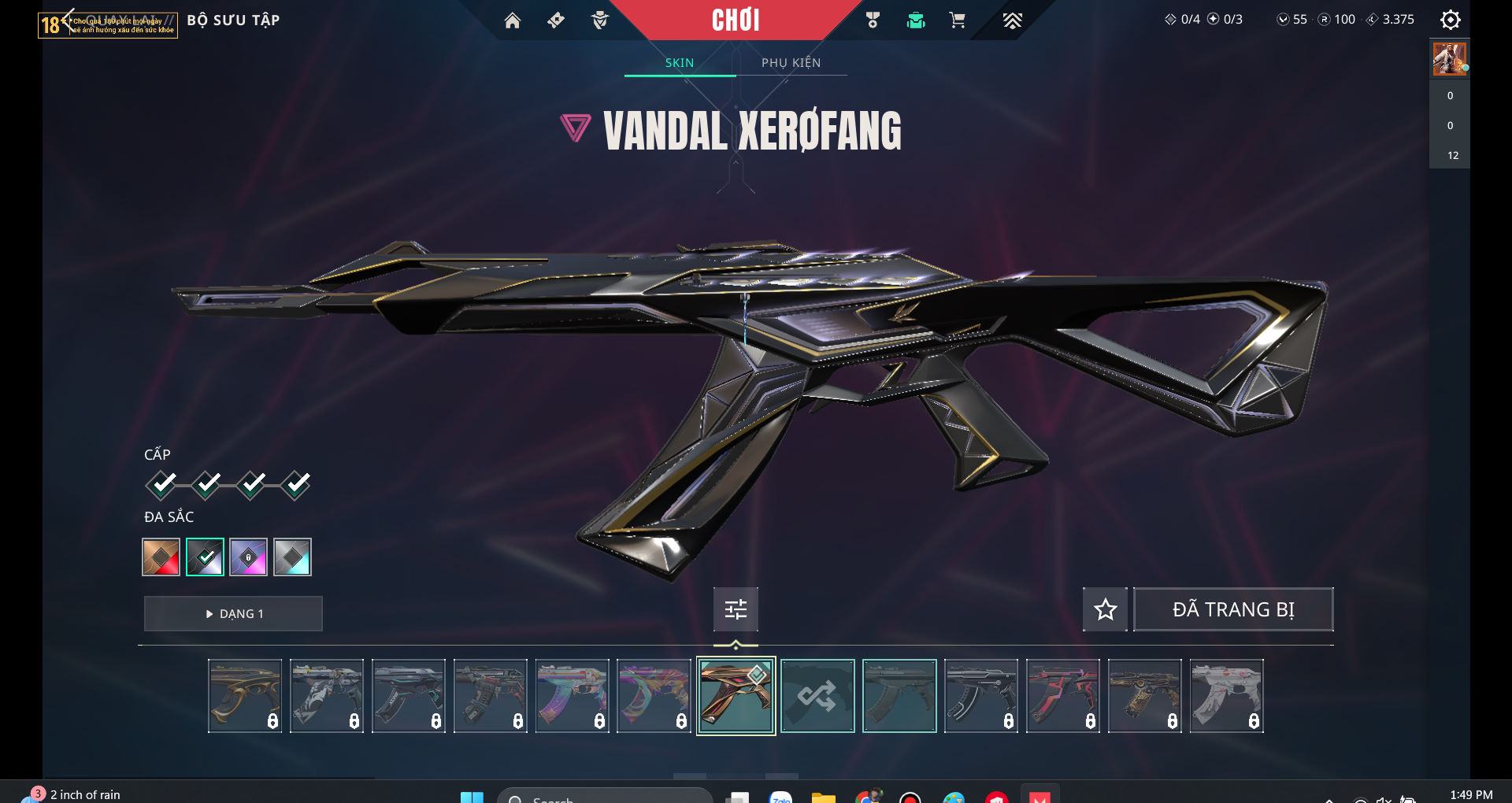Pick the grey-cyan color variant swatch
This screenshot has height=803, width=1512.
[292, 557]
